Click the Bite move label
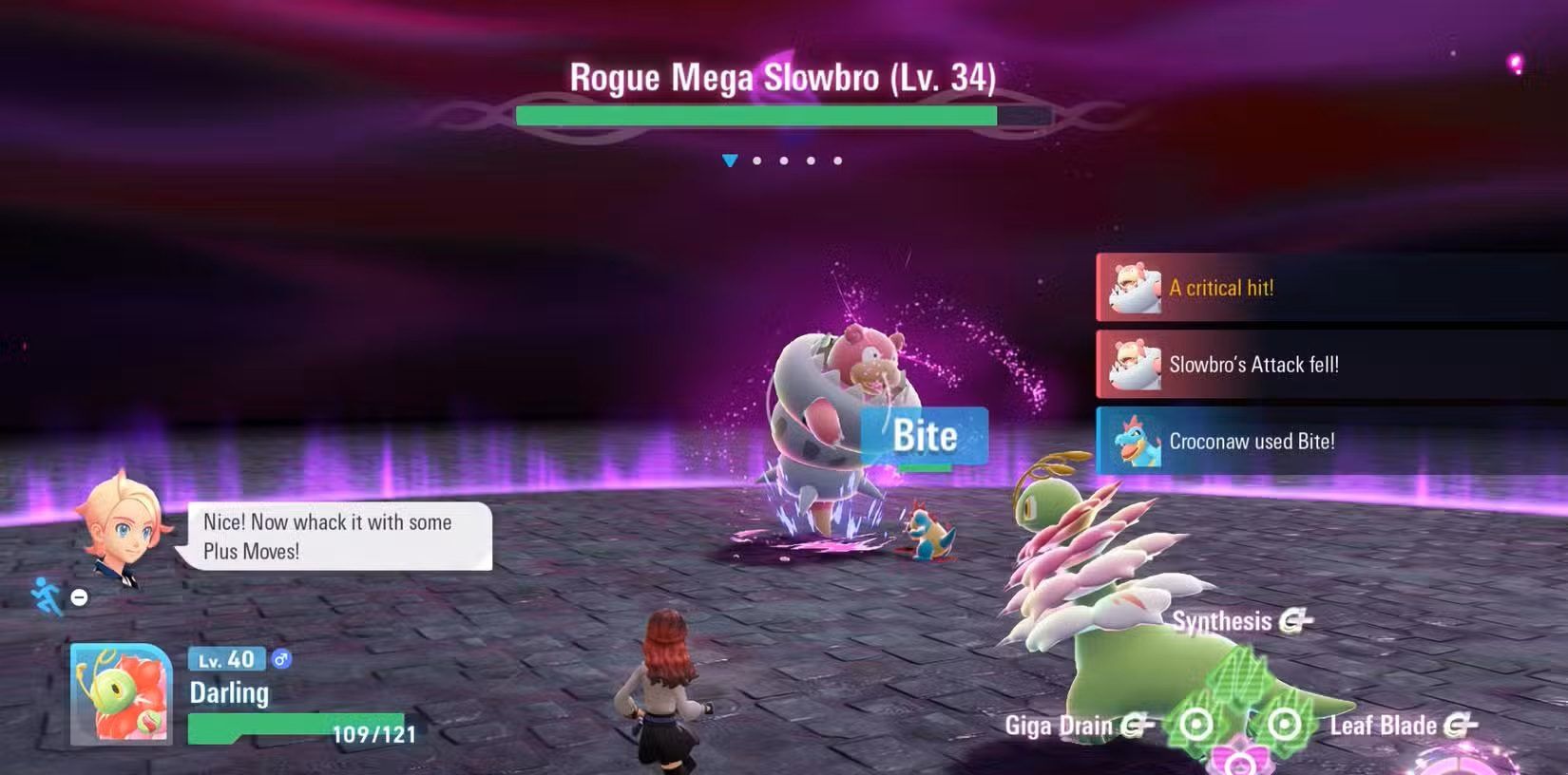The width and height of the screenshot is (1568, 775). [925, 437]
